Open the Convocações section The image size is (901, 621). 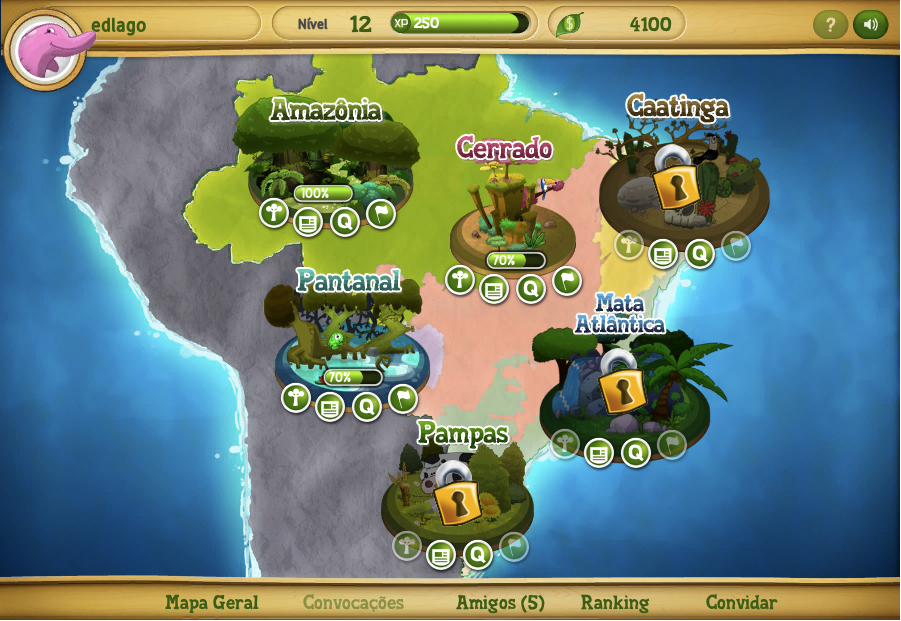353,602
